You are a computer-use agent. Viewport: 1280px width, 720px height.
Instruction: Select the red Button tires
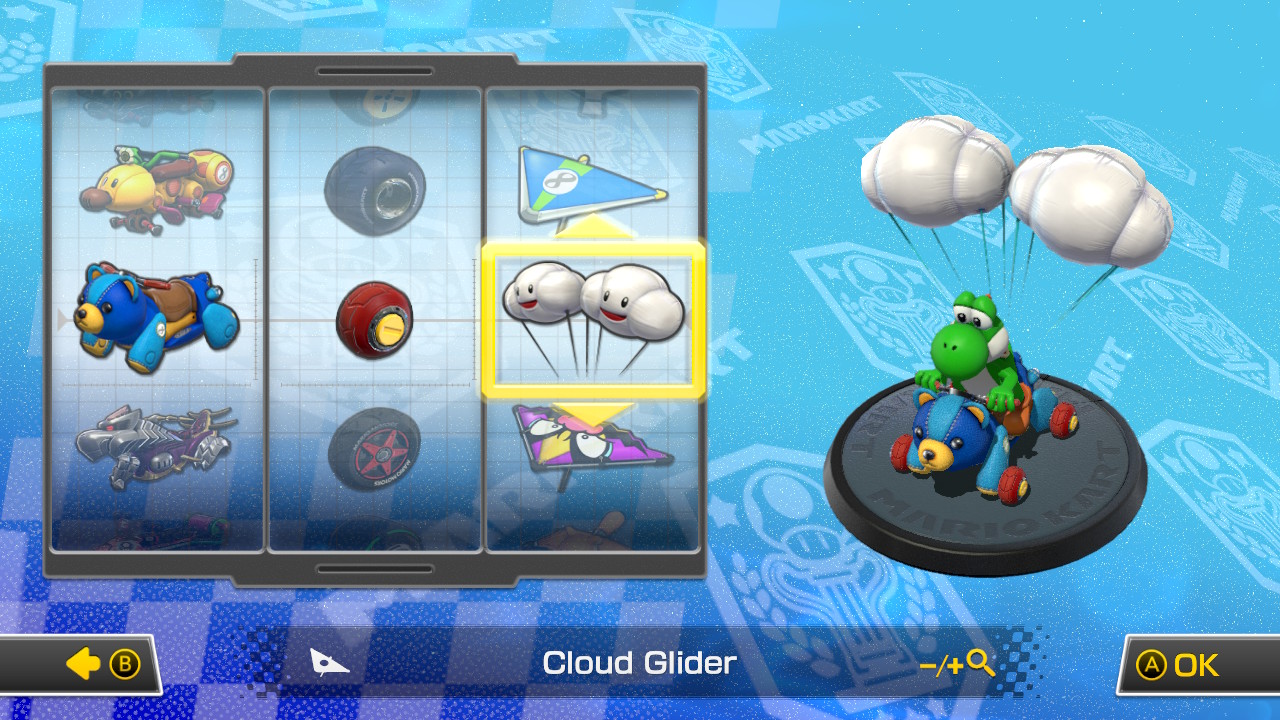coord(375,320)
